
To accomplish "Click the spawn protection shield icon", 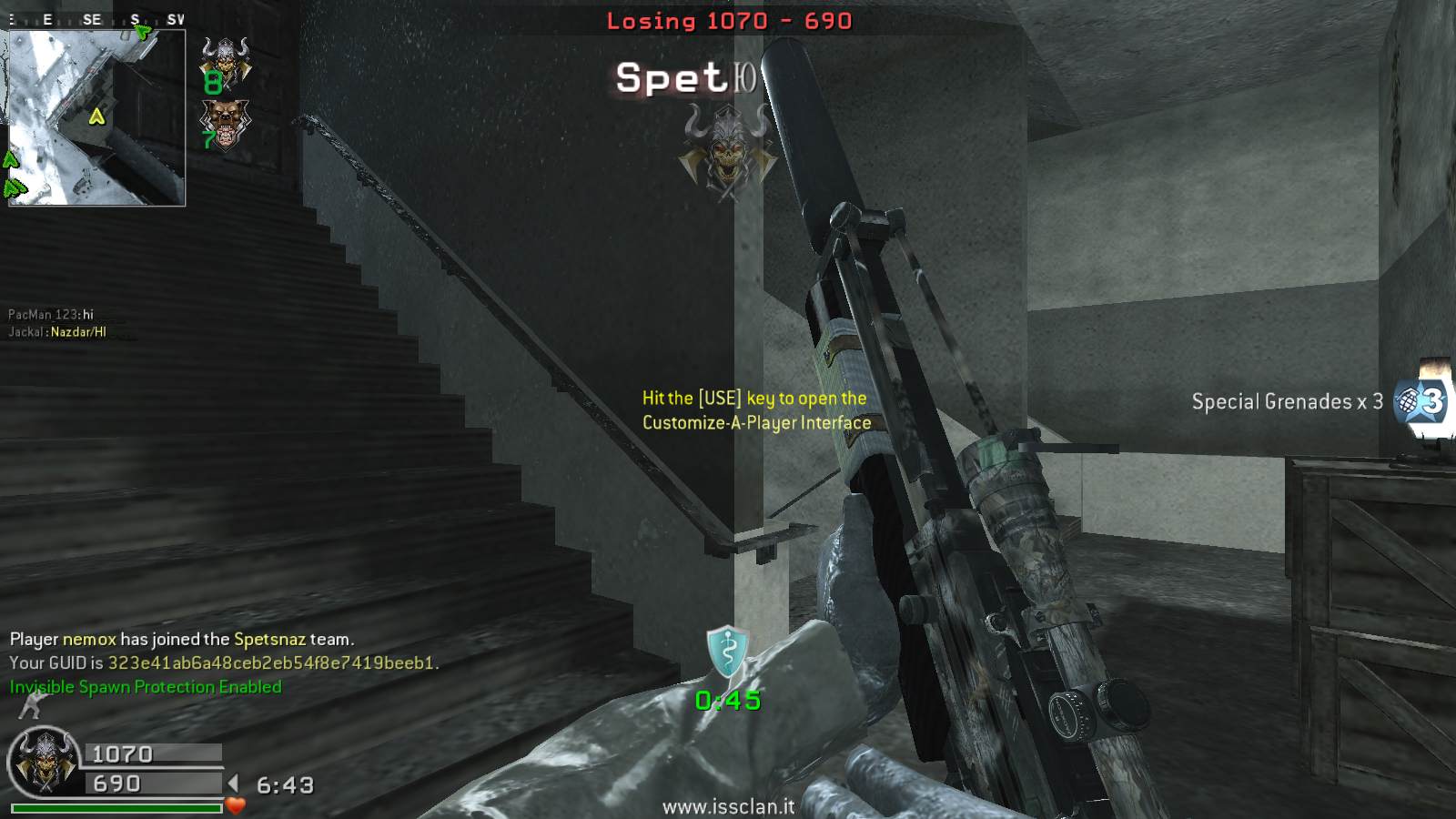I will pos(728,652).
